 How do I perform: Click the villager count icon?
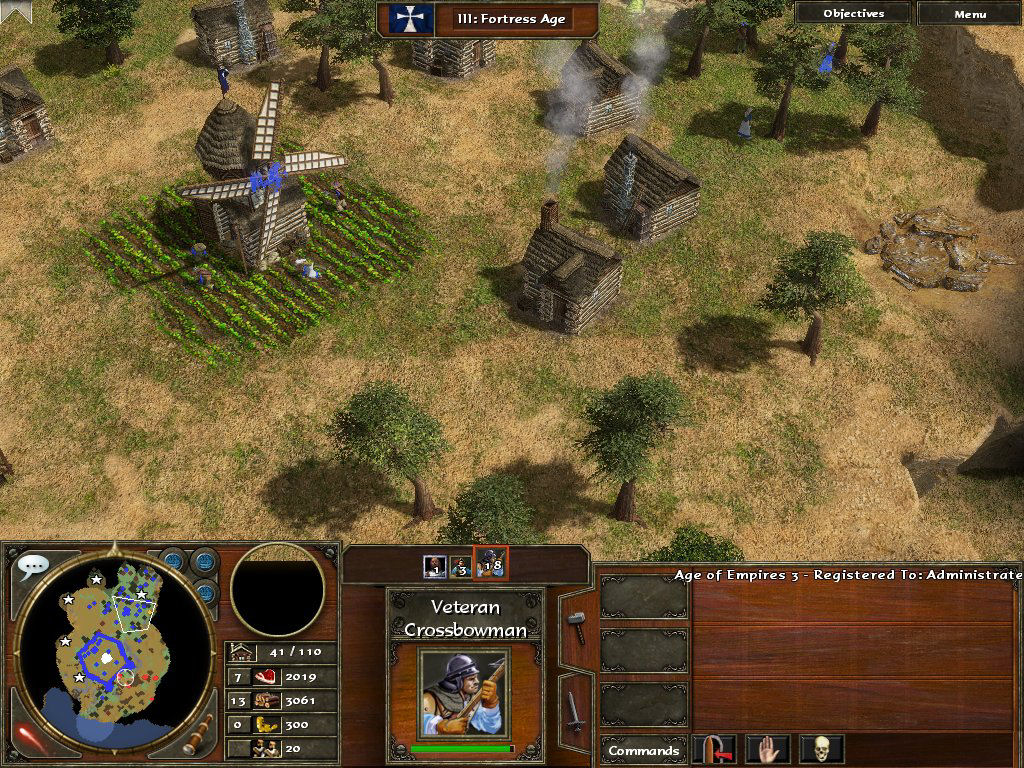267,748
